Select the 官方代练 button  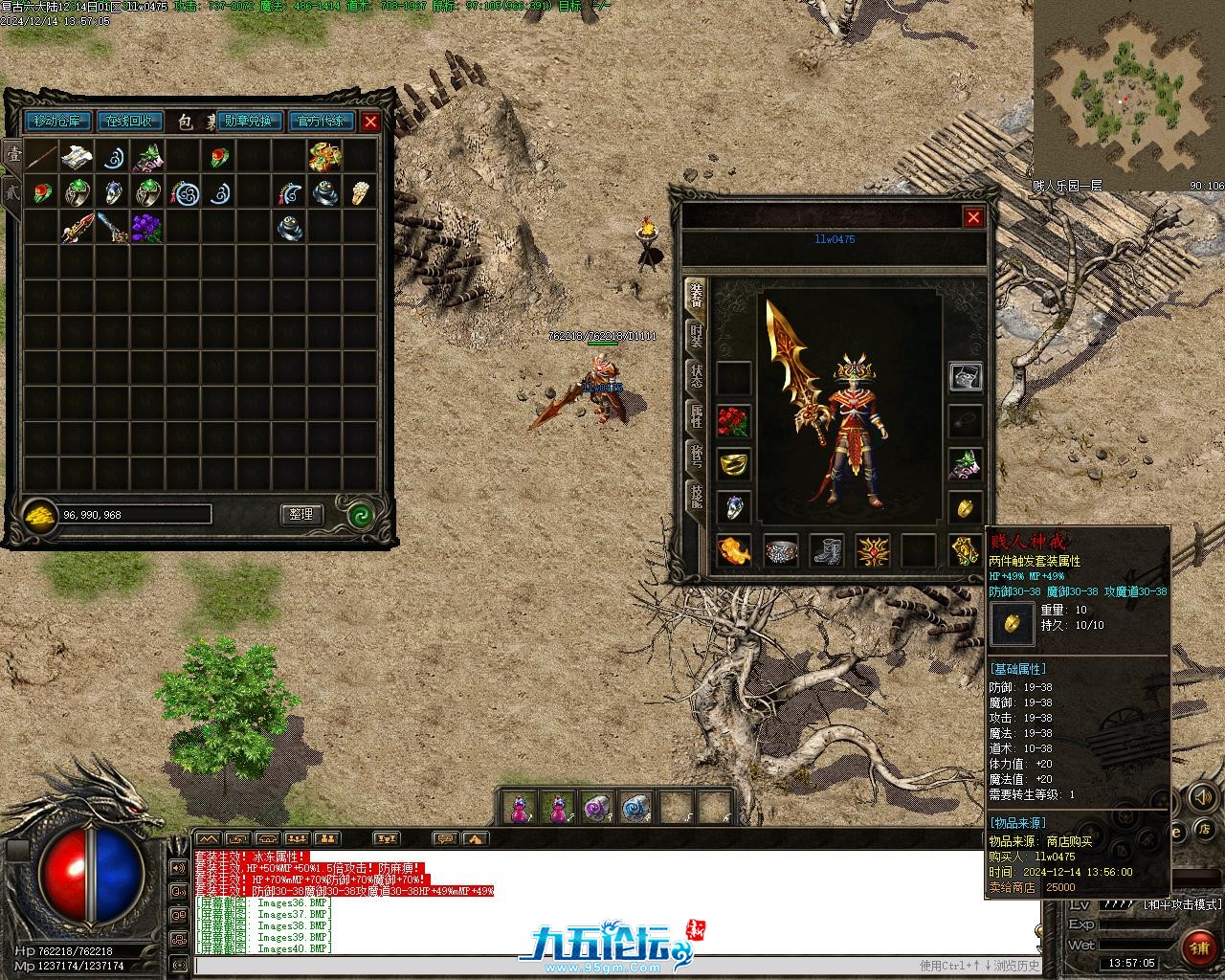coord(321,122)
